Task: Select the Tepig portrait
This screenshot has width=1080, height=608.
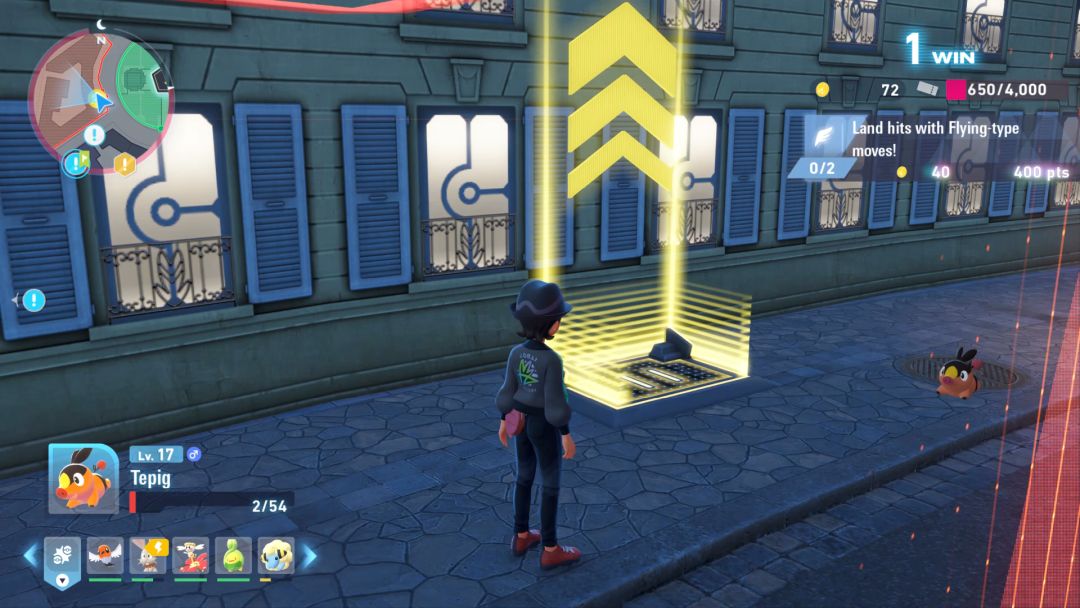Action: click(x=84, y=478)
